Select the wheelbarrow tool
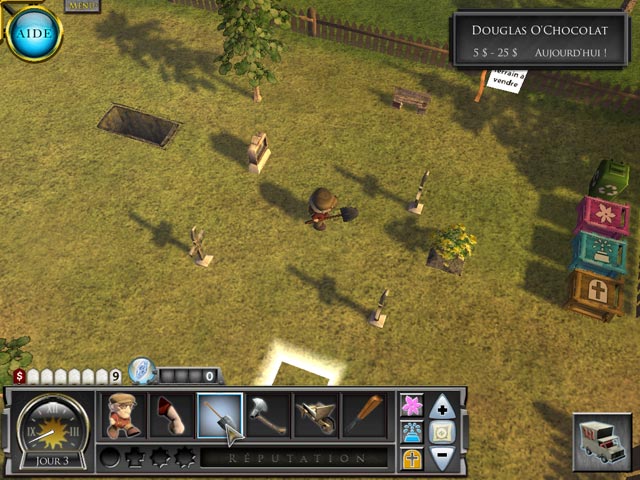Viewport: 640px width, 480px height. pos(316,415)
